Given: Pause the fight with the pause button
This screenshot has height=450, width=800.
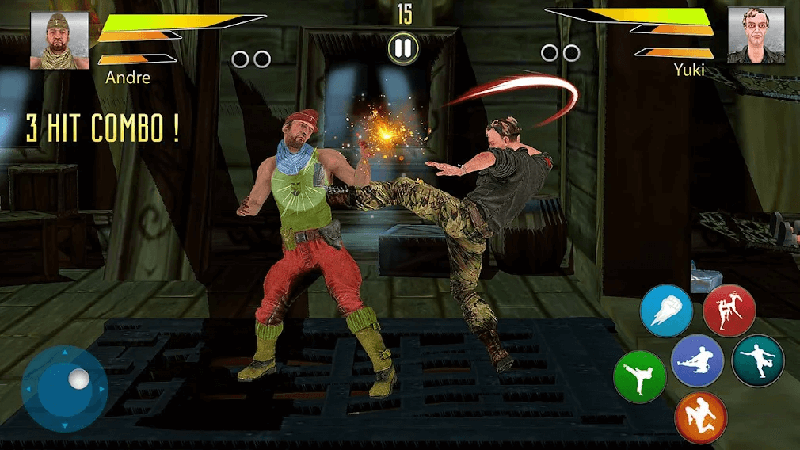Looking at the screenshot, I should point(402,47).
